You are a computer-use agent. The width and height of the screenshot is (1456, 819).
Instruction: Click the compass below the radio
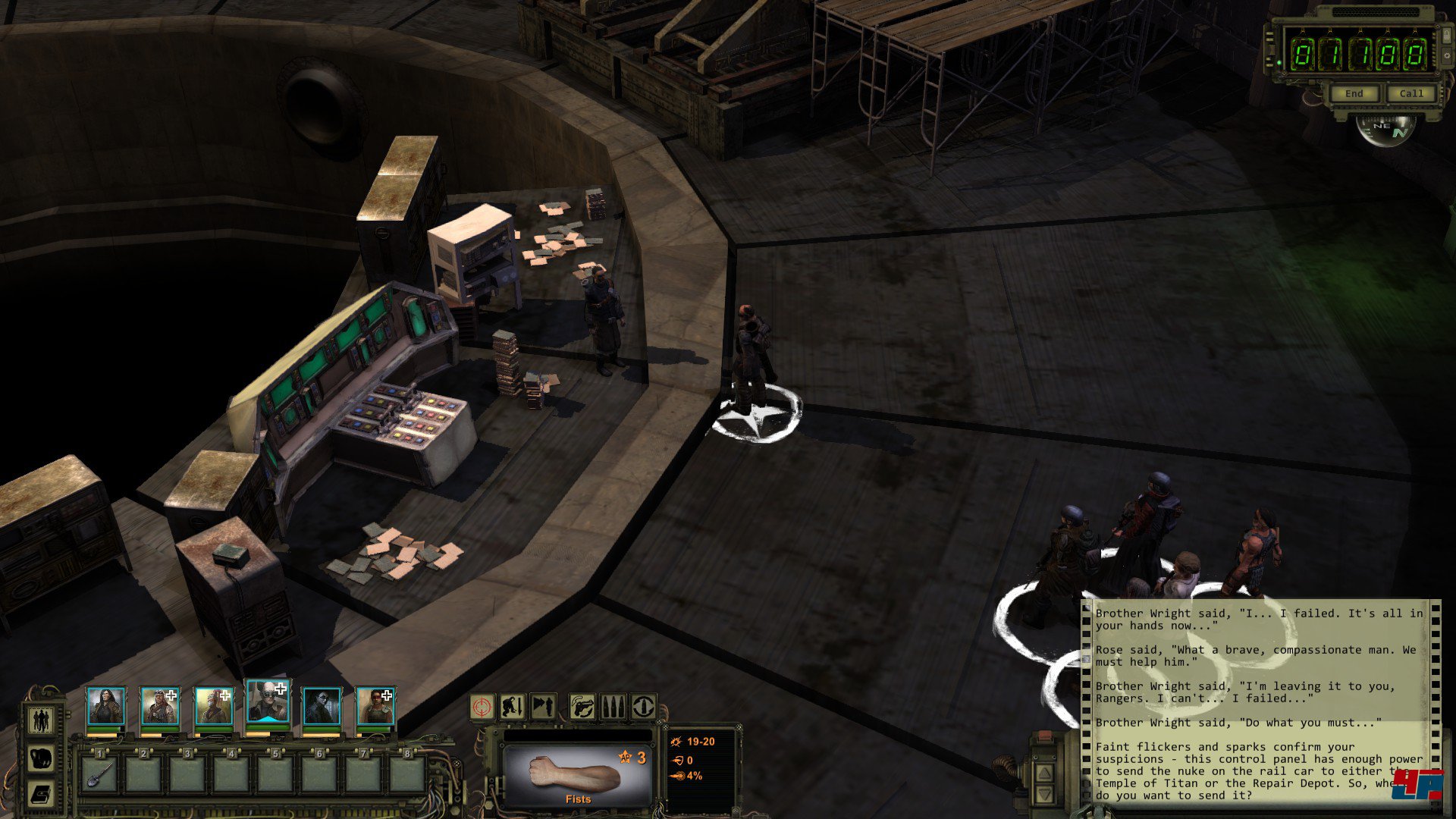[1386, 129]
